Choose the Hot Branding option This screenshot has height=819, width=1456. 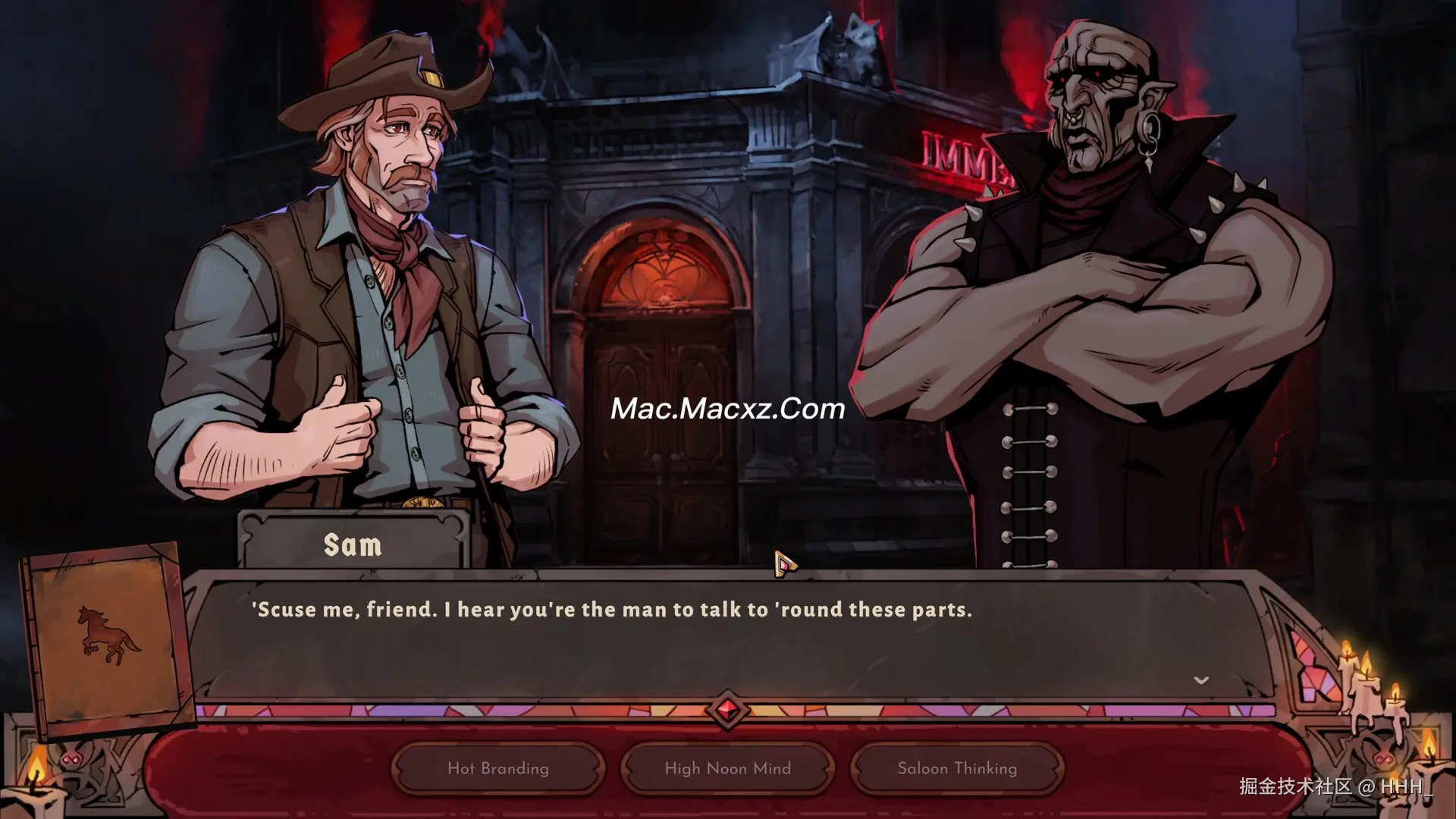(x=498, y=768)
